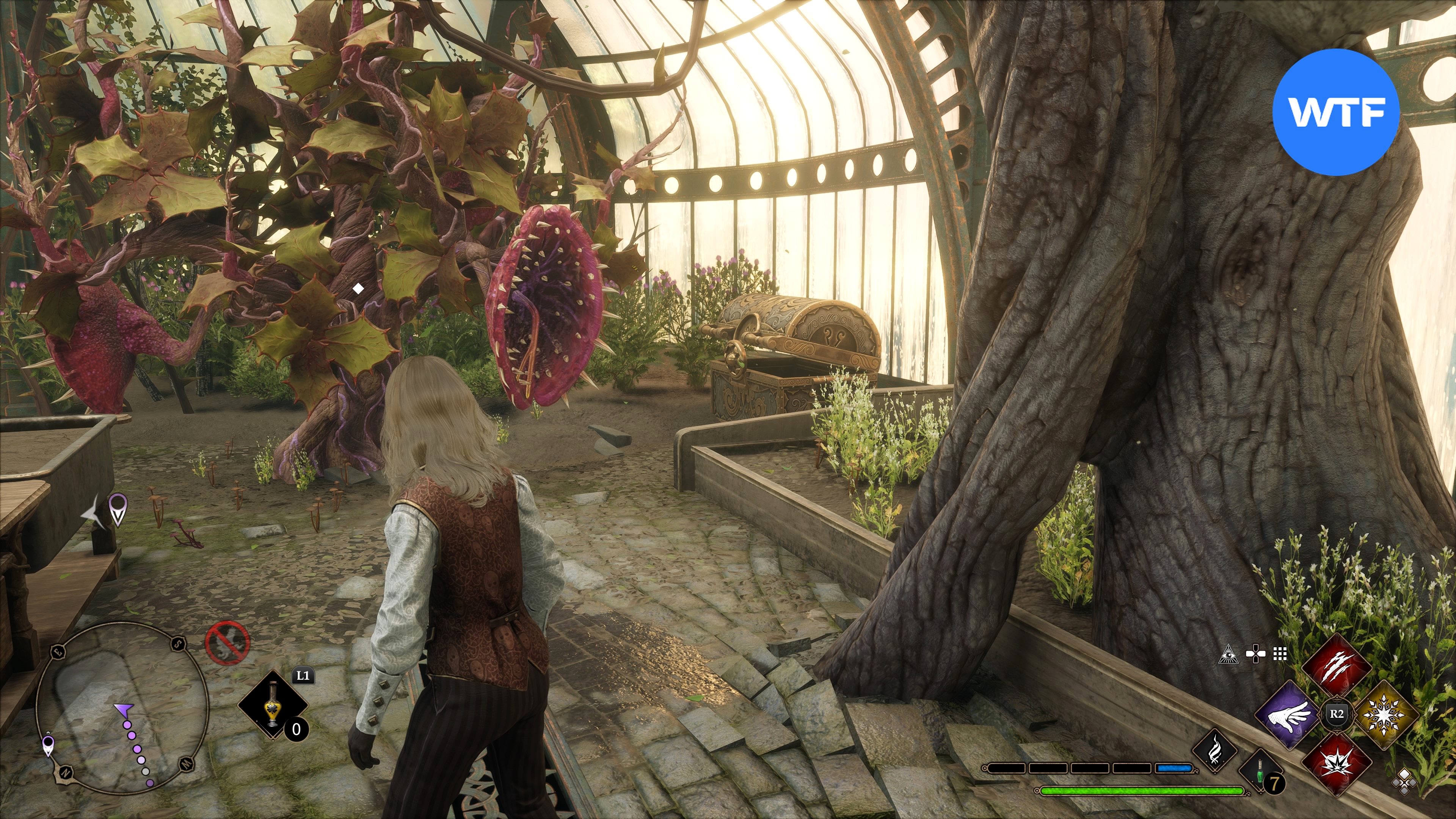Select the purple objective waypoint marker
Screen dimensions: 1456x819
click(118, 508)
